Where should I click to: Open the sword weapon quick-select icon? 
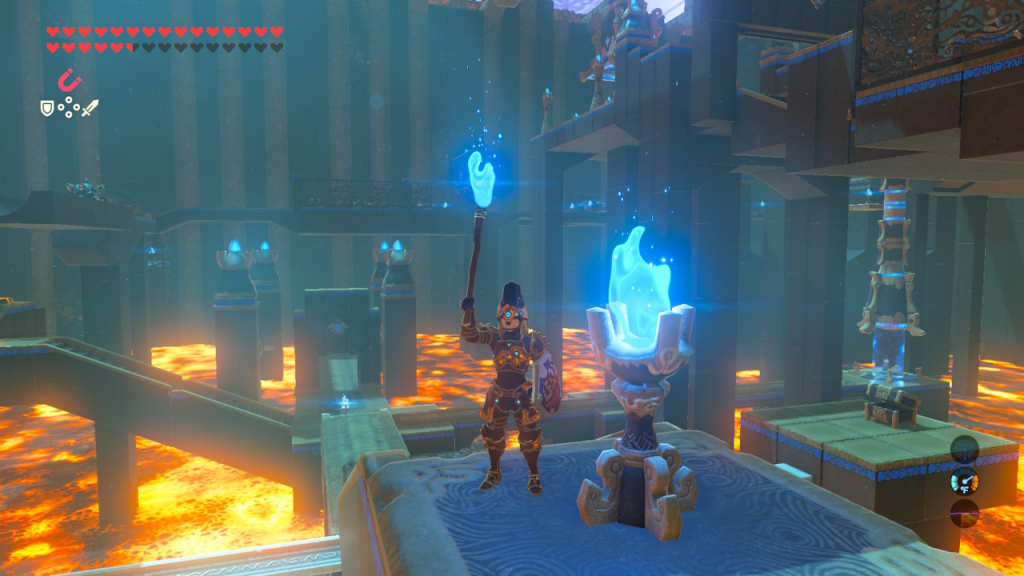pyautogui.click(x=90, y=106)
